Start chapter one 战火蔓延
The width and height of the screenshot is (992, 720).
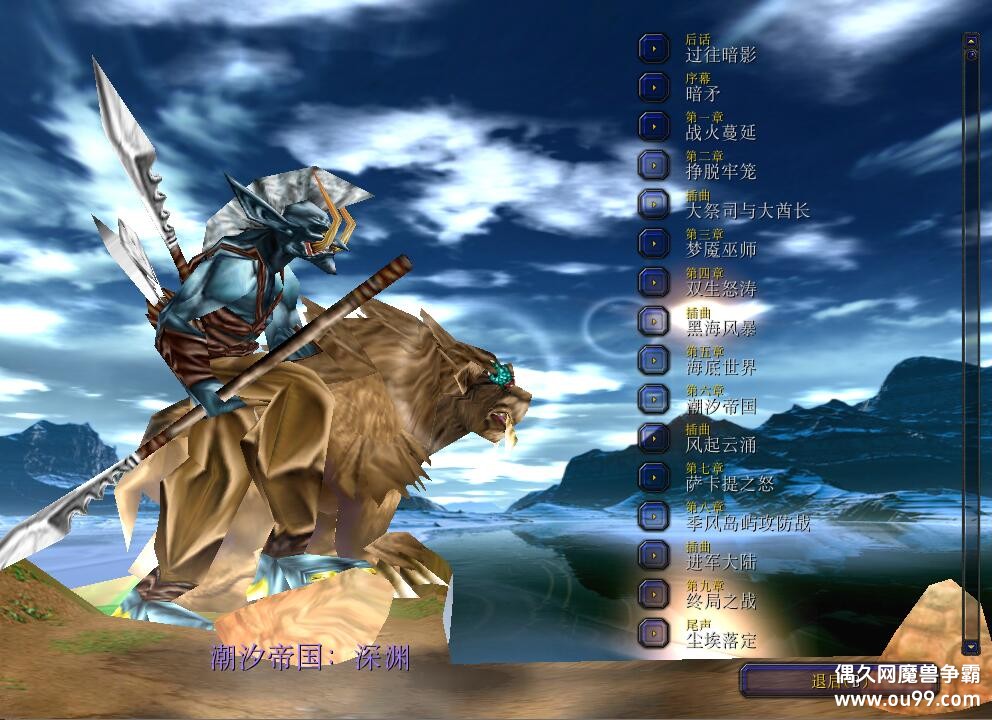click(654, 126)
